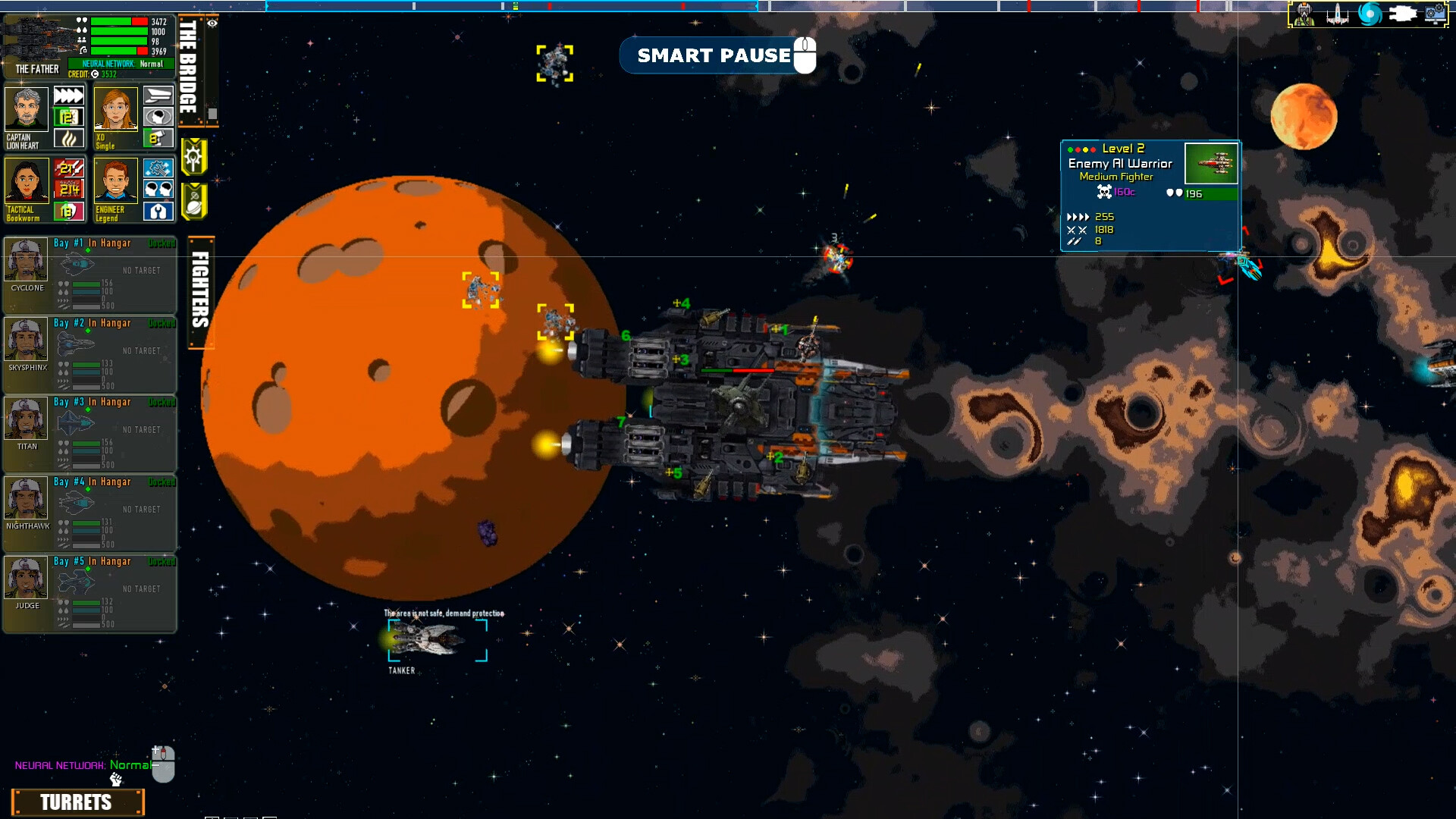Select the fighter ship icon in top bar

point(1337,14)
